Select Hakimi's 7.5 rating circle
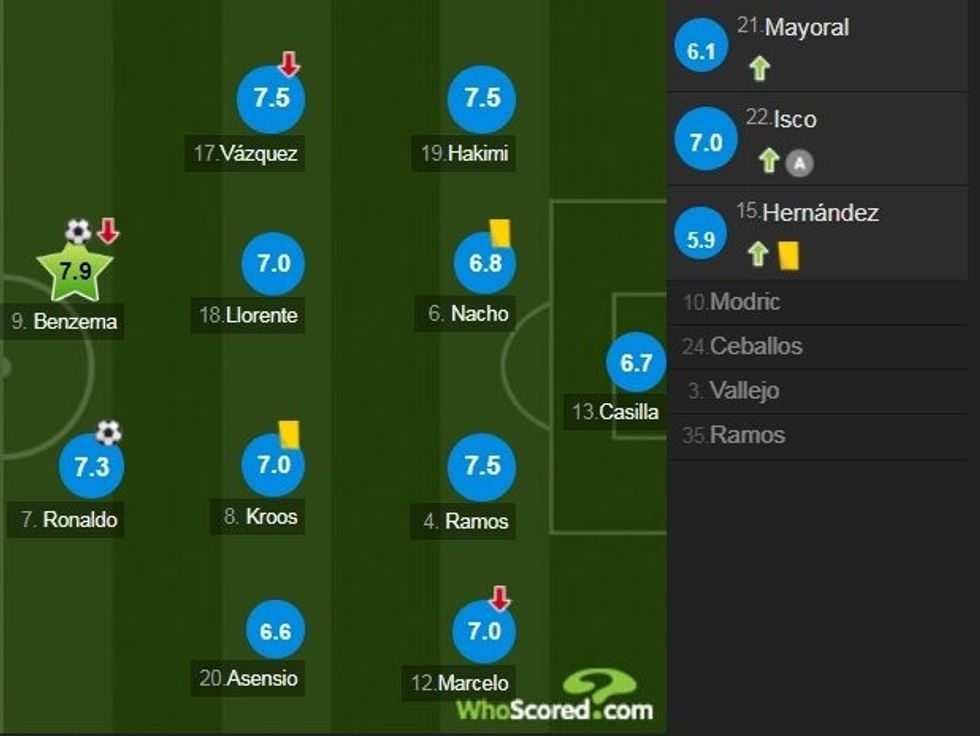The width and height of the screenshot is (980, 736). tap(481, 99)
